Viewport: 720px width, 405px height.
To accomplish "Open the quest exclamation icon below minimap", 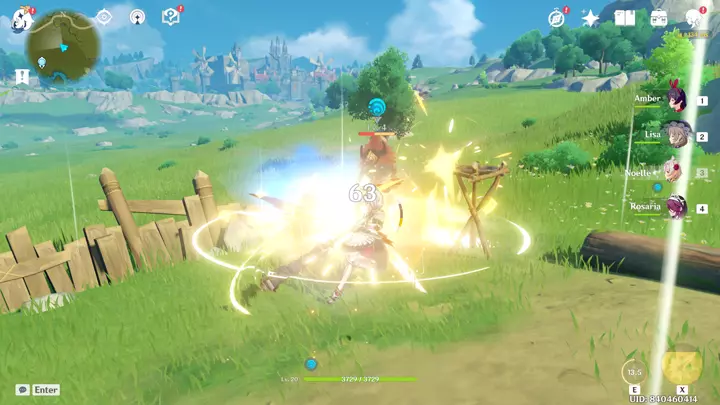I will pyautogui.click(x=21, y=76).
